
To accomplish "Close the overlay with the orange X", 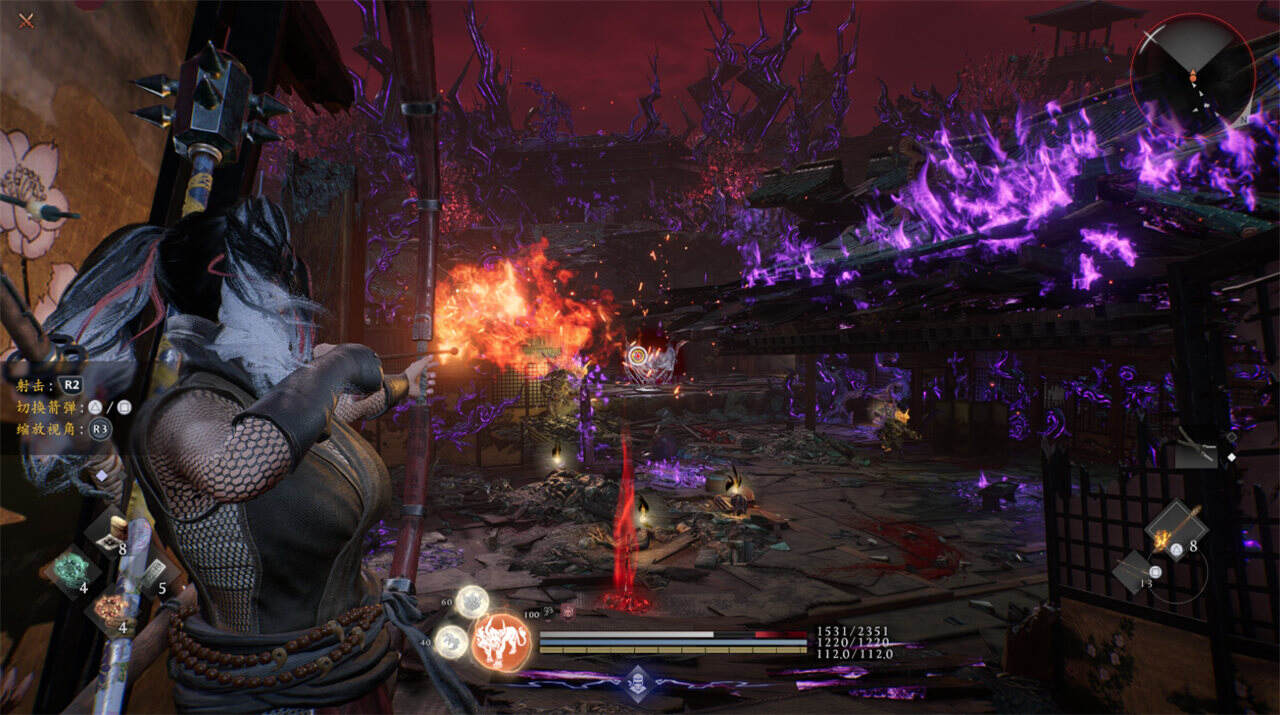I will [26, 21].
